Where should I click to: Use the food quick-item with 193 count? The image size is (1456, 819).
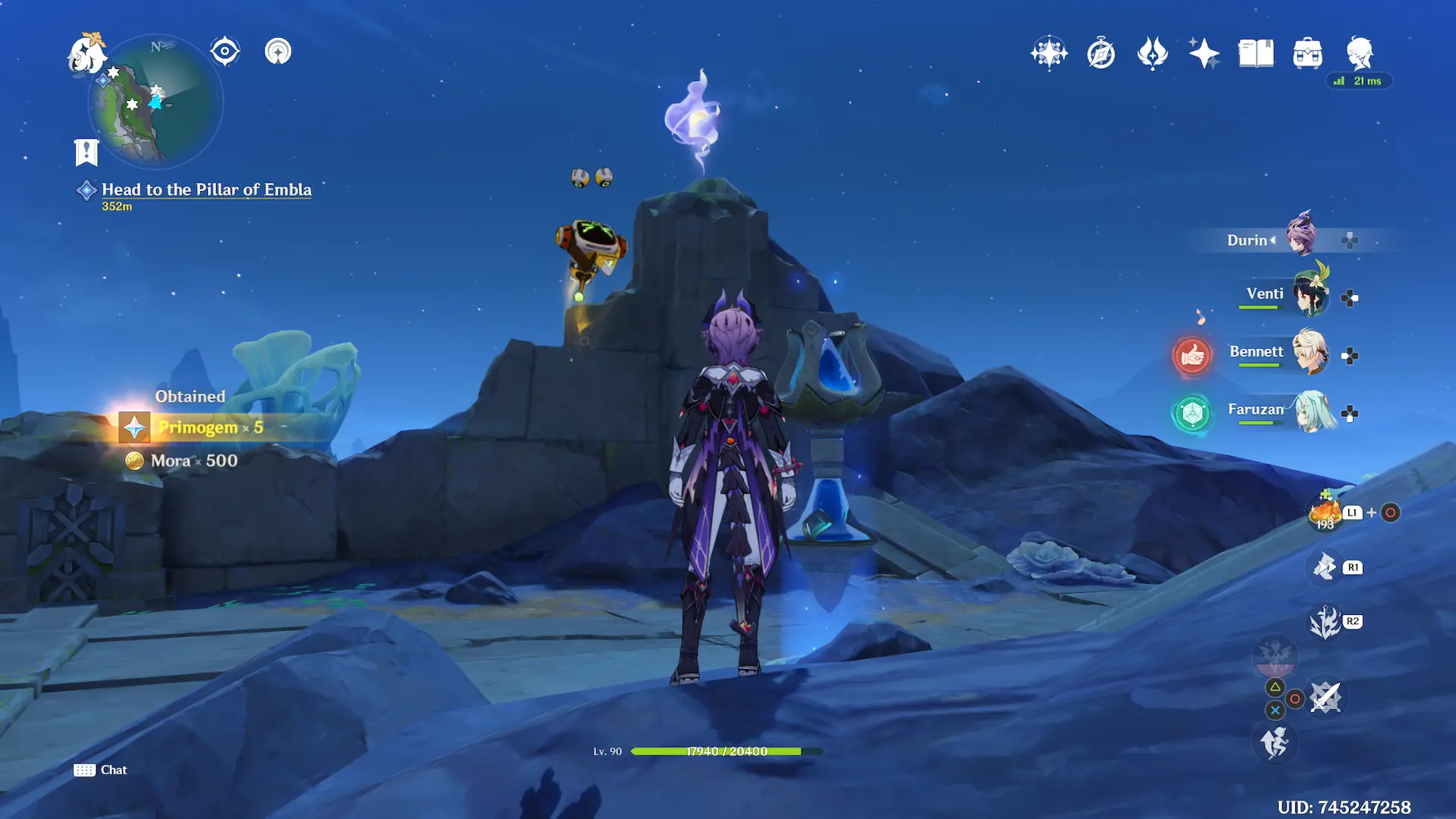[x=1325, y=513]
